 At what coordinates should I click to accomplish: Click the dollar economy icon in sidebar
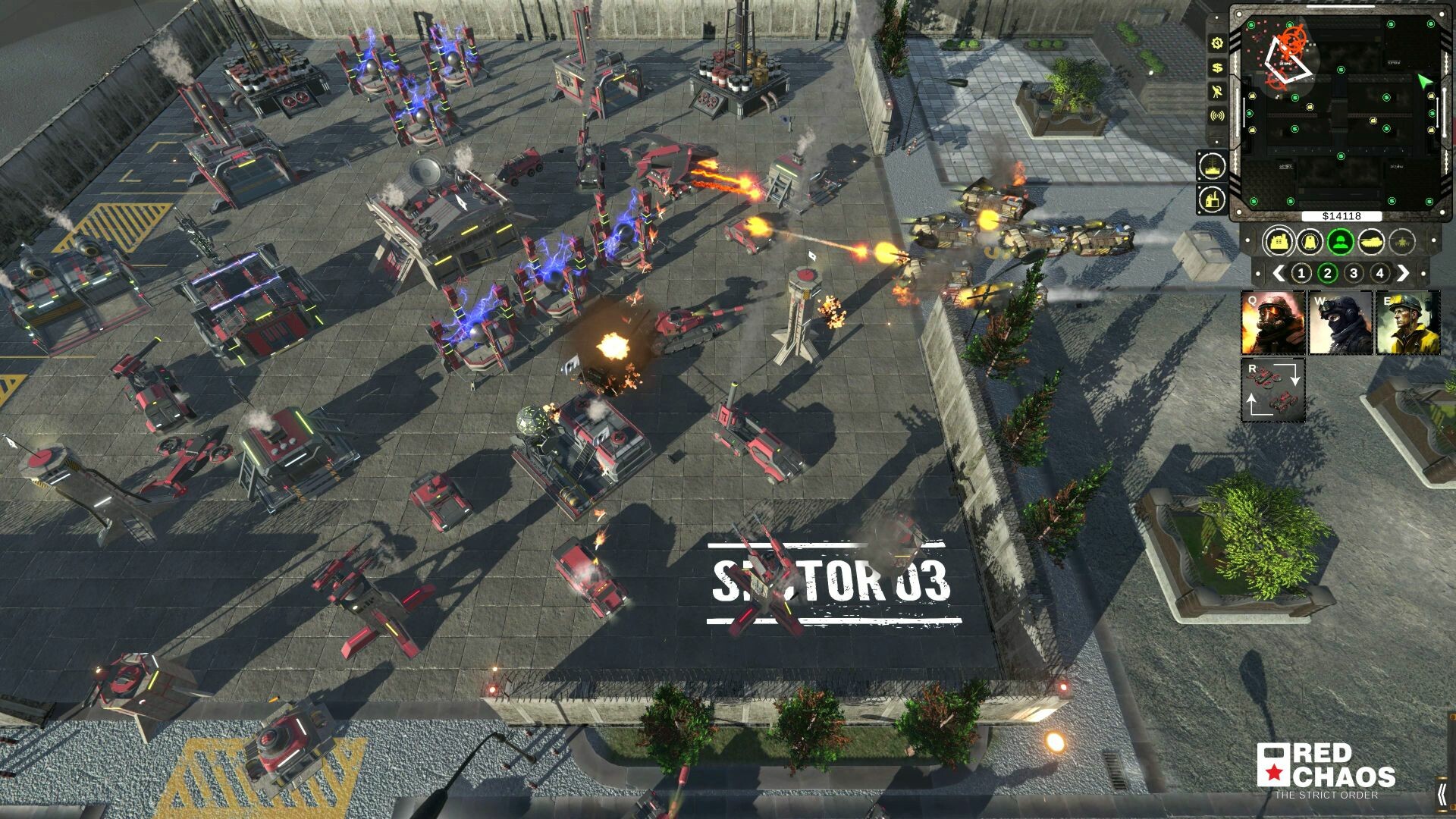point(1218,67)
